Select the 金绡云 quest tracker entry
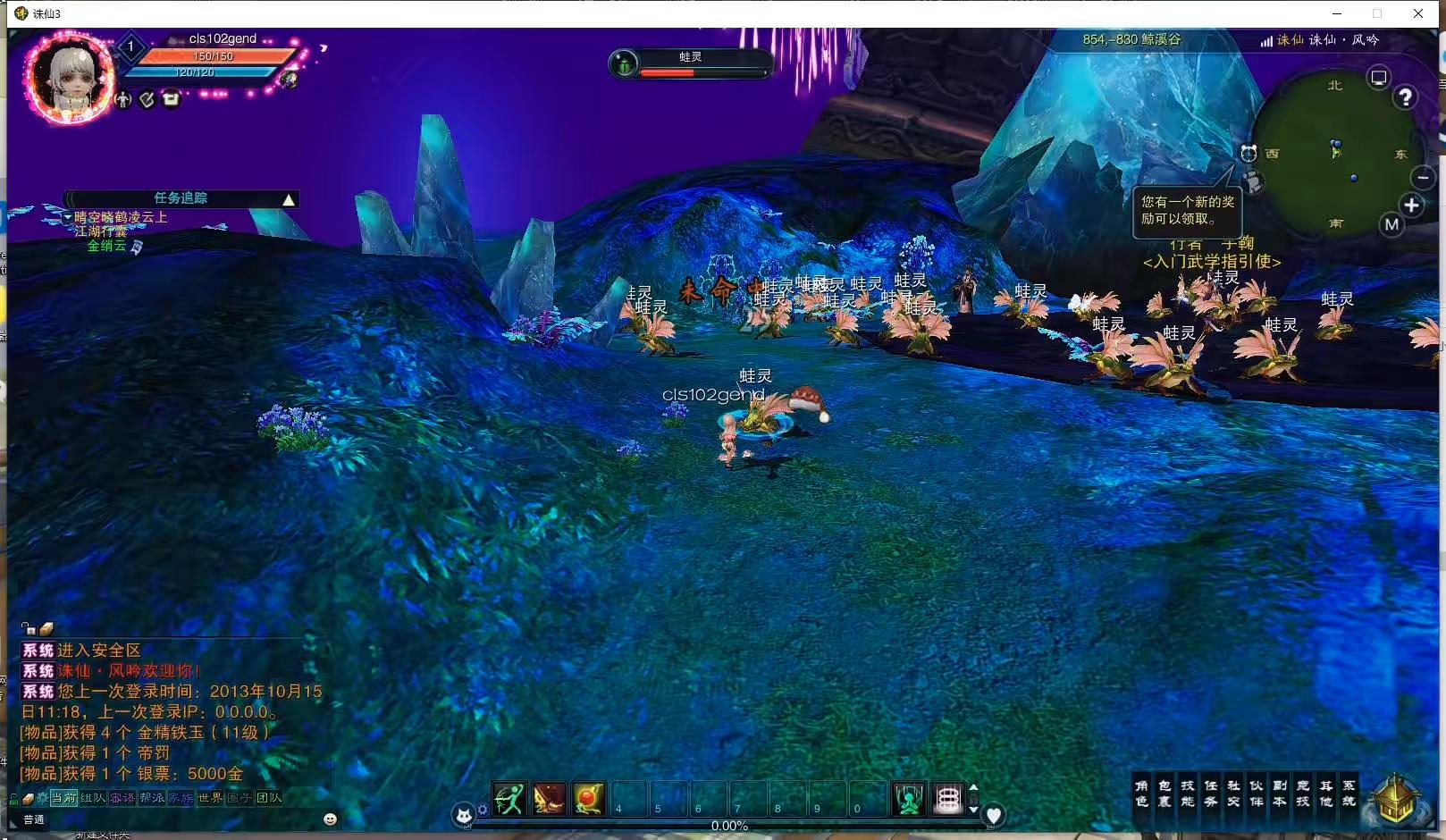1446x840 pixels. tap(106, 246)
